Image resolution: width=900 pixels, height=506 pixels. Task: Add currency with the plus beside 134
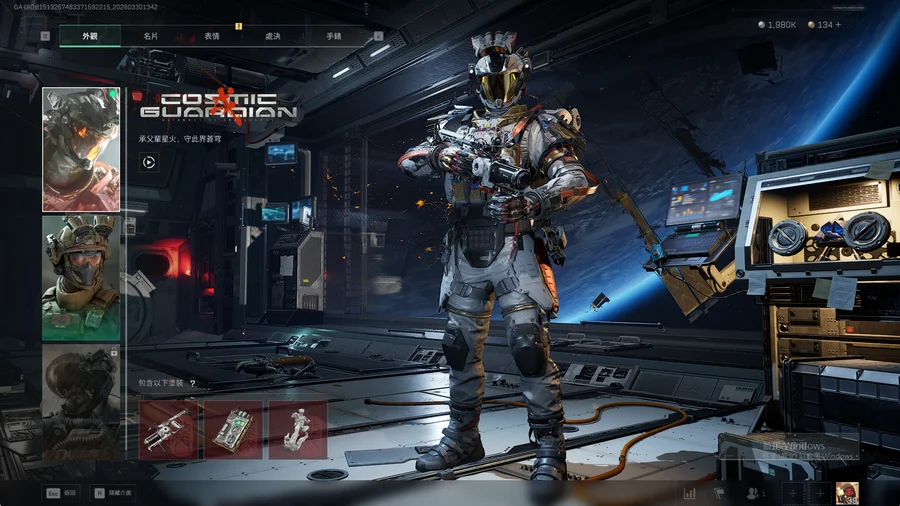(x=837, y=25)
